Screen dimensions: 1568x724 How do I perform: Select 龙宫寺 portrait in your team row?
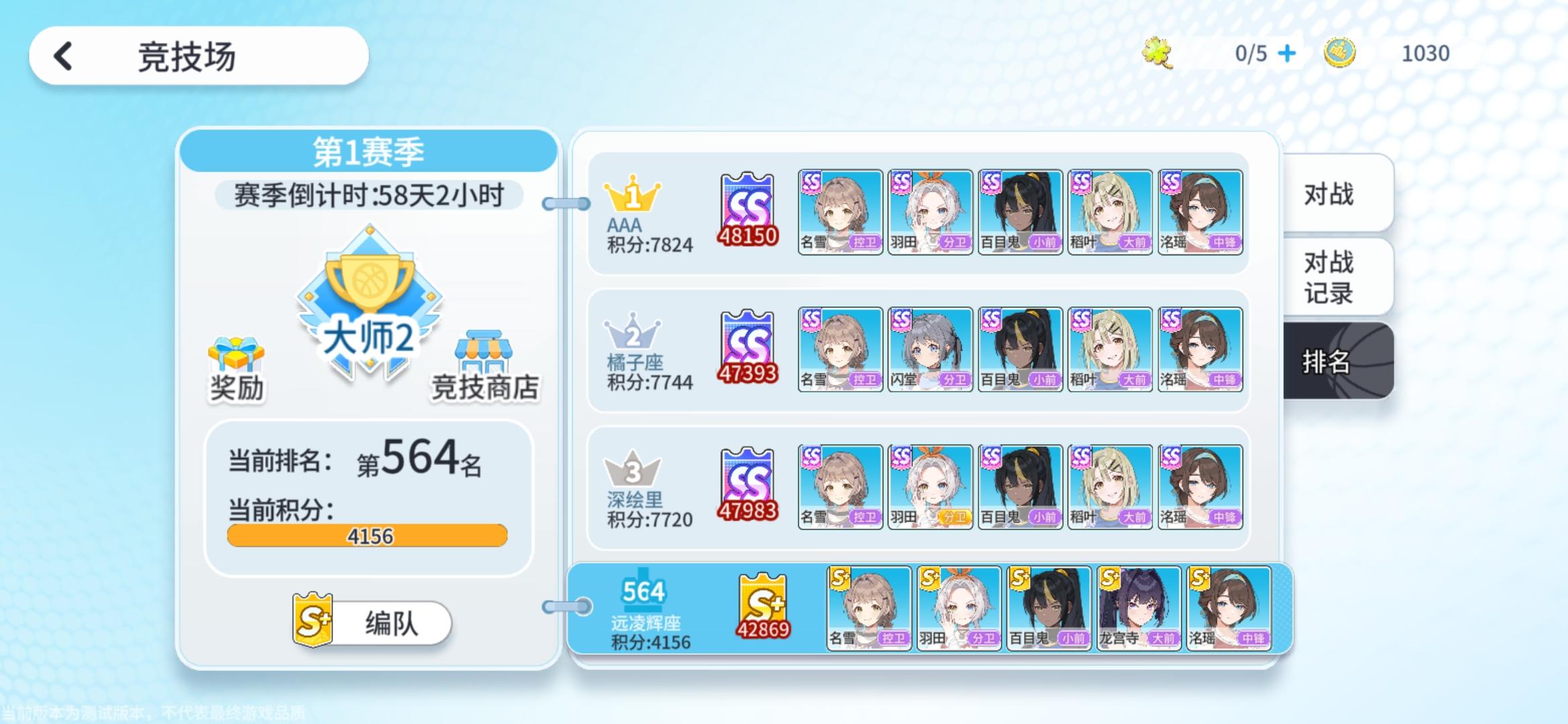(x=1138, y=607)
